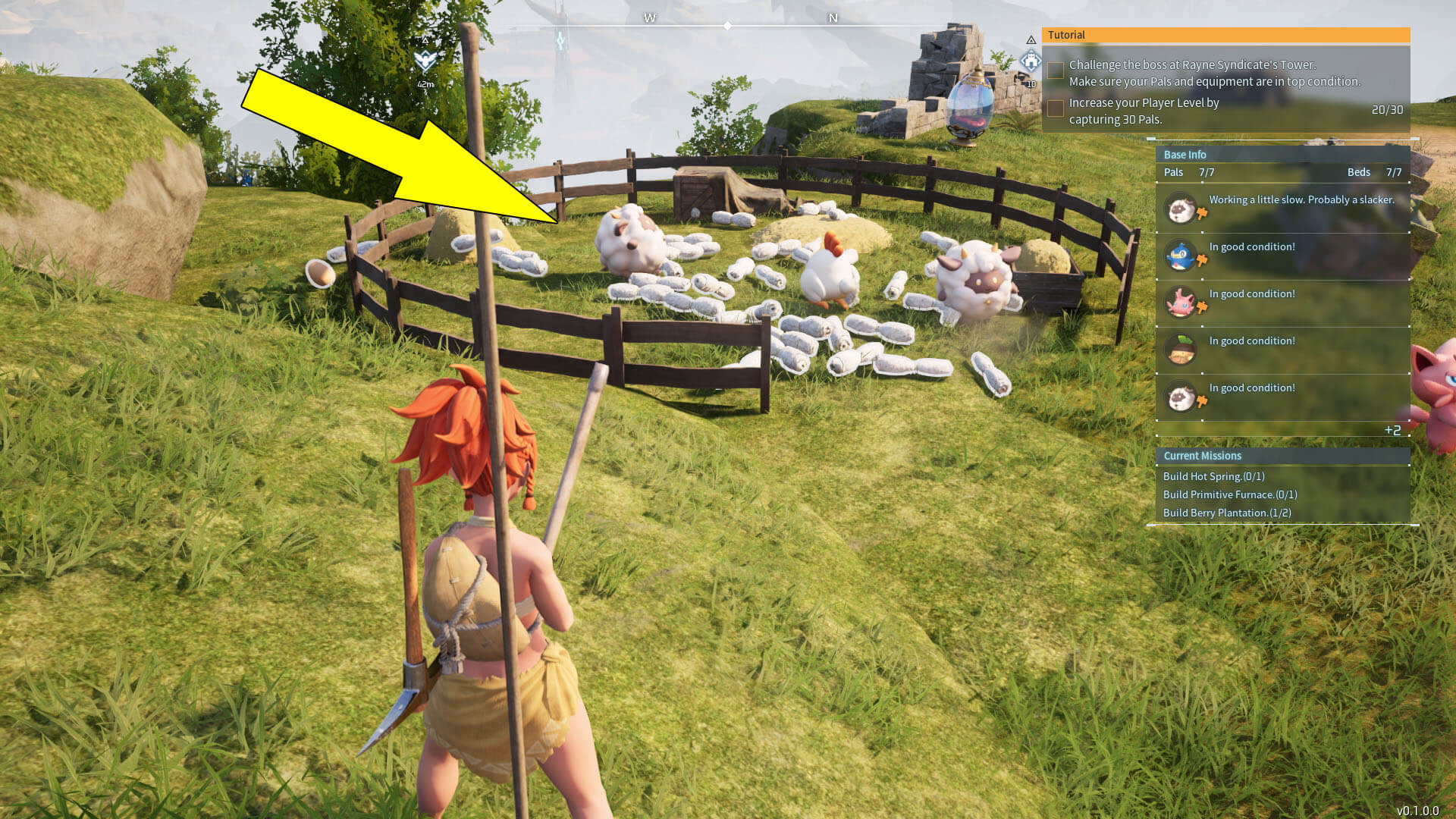
Task: Expand the +2 hidden pals entry
Action: coord(1394,429)
